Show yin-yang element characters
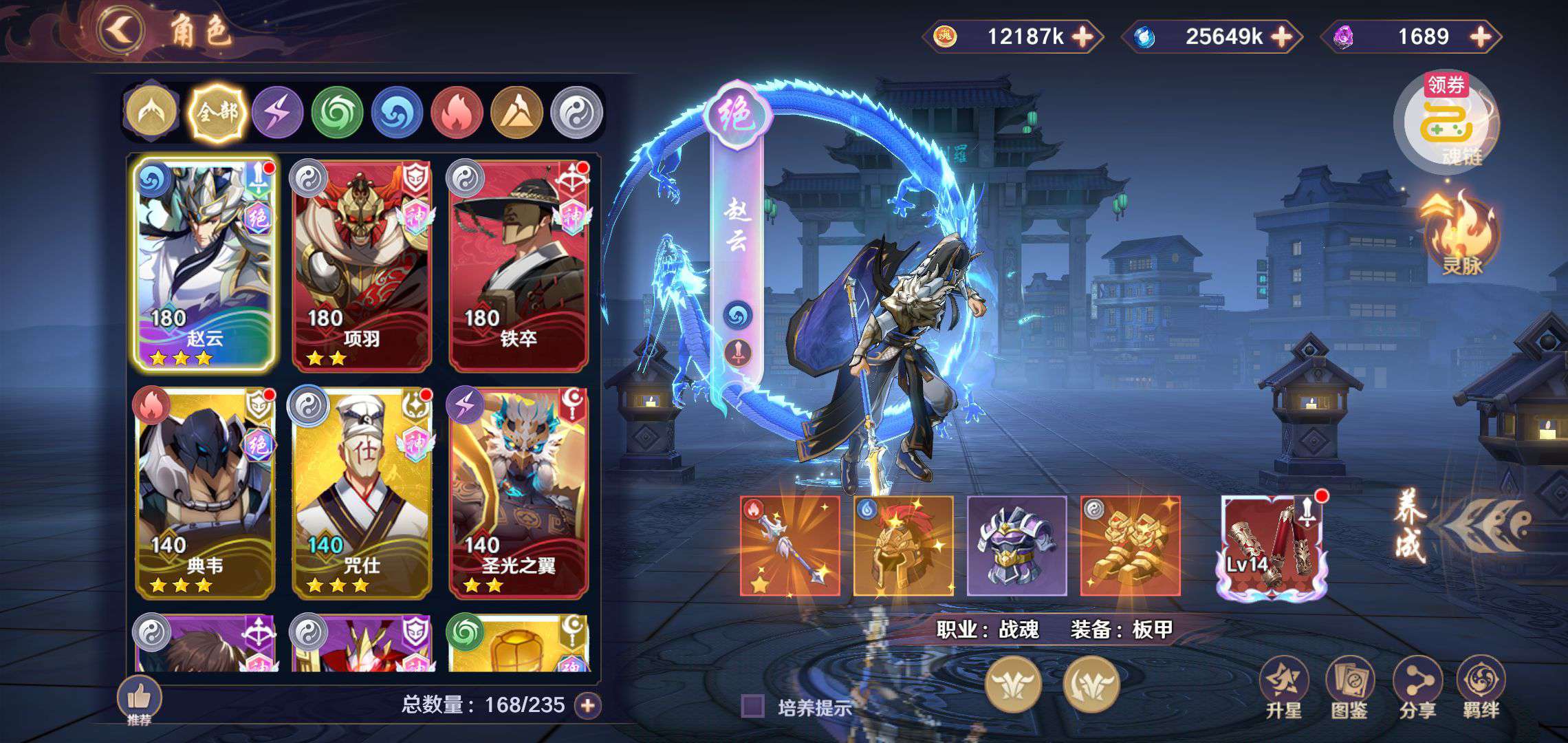This screenshot has width=1568, height=743. point(576,112)
